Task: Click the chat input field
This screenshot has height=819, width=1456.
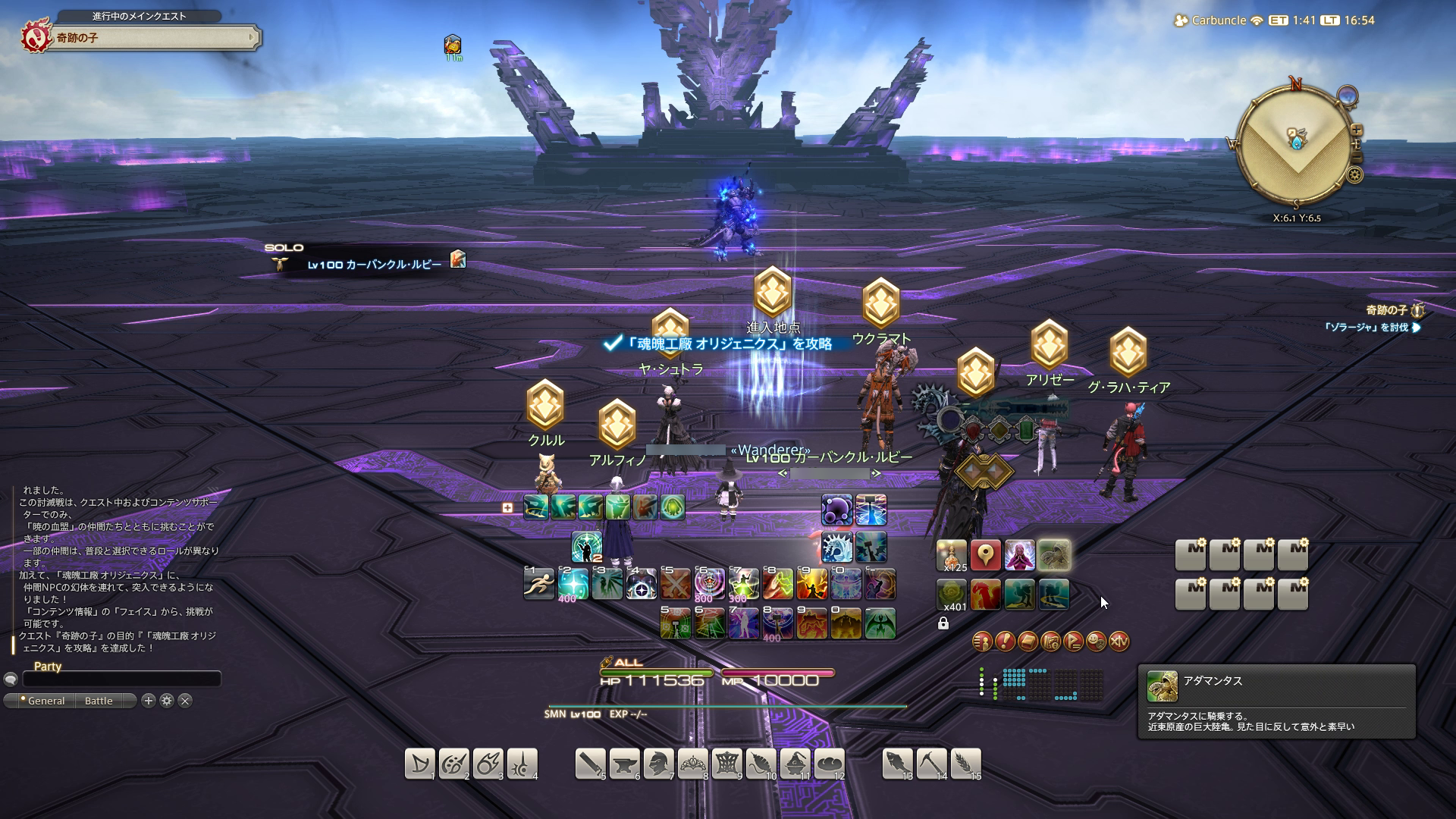Action: pos(121,679)
